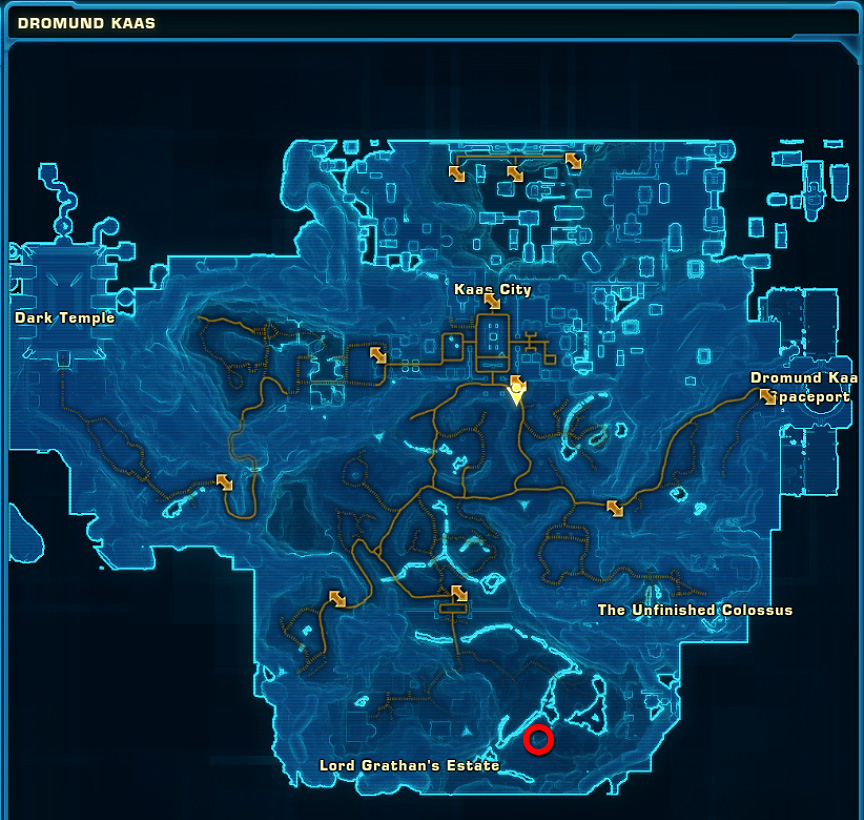
Task: Click the yellow player position pointer
Action: [x=516, y=395]
